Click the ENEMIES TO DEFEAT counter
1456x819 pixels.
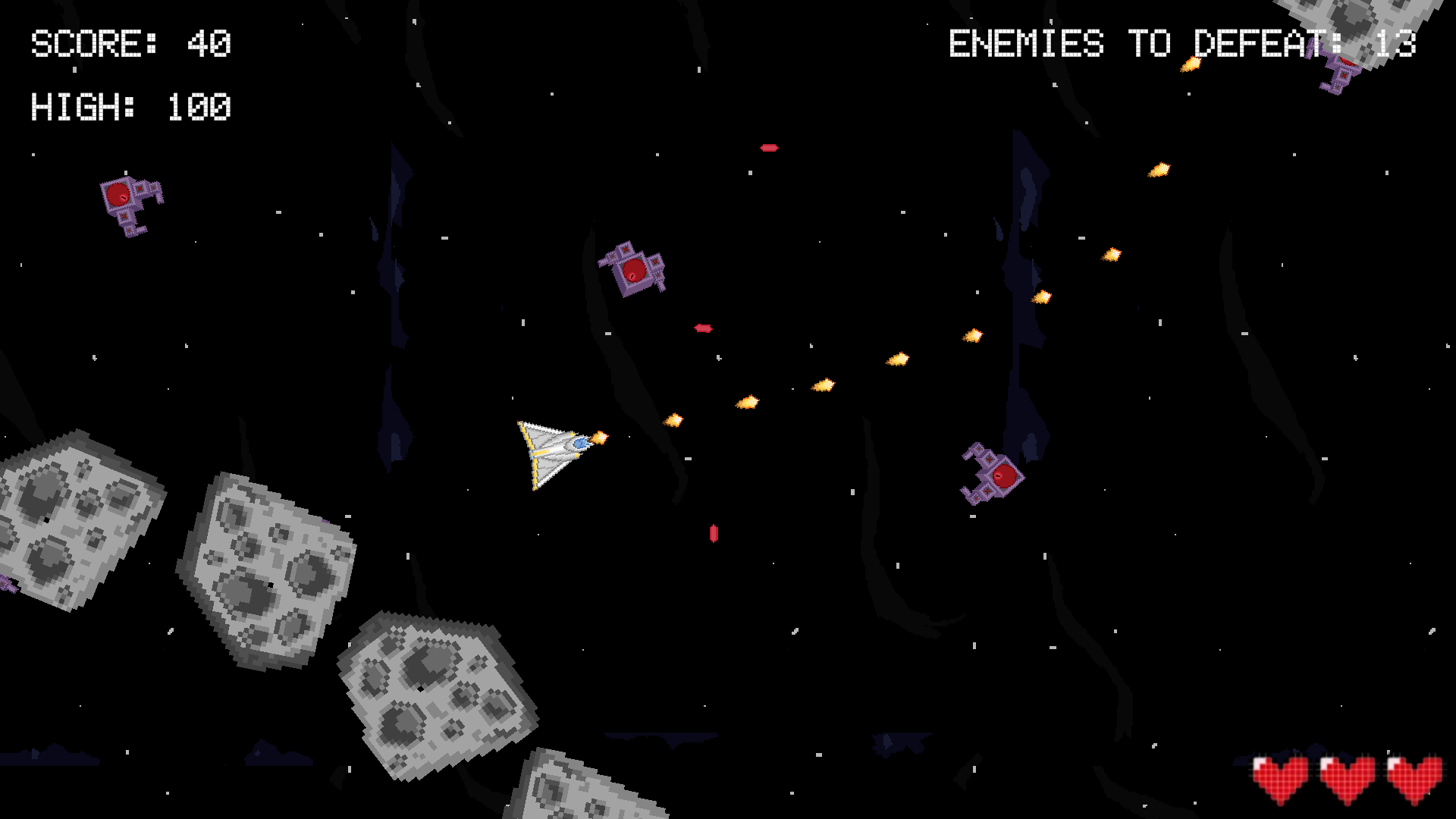(x=1183, y=43)
